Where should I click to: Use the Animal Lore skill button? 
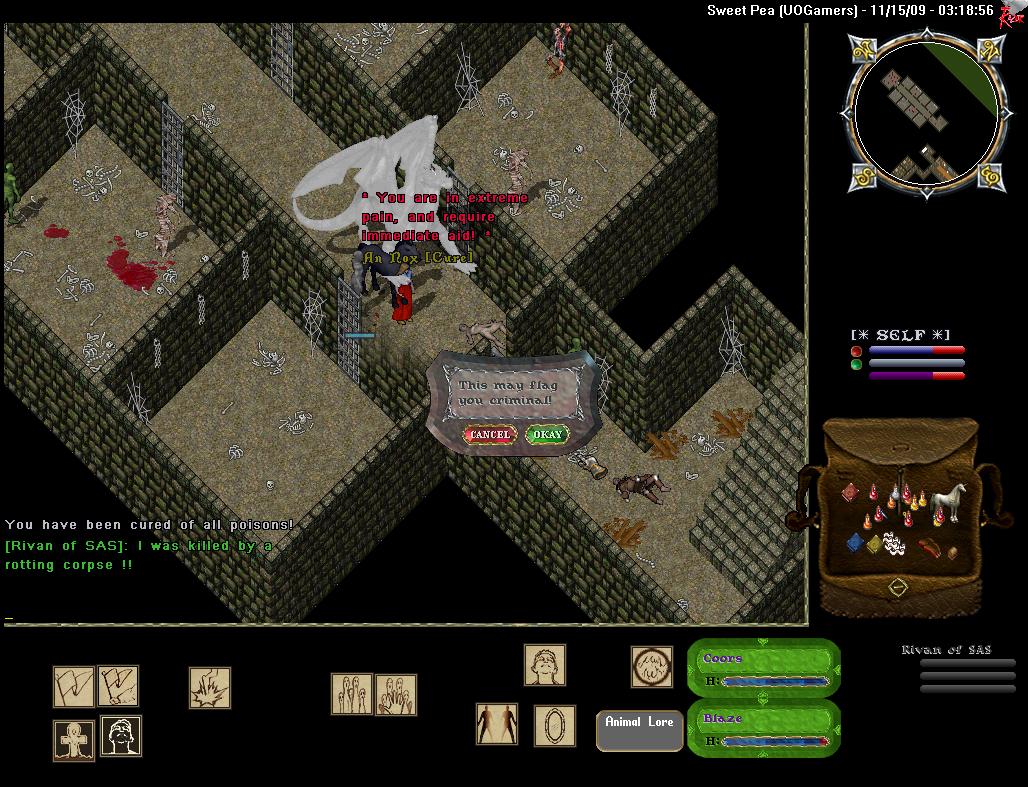pyautogui.click(x=639, y=730)
